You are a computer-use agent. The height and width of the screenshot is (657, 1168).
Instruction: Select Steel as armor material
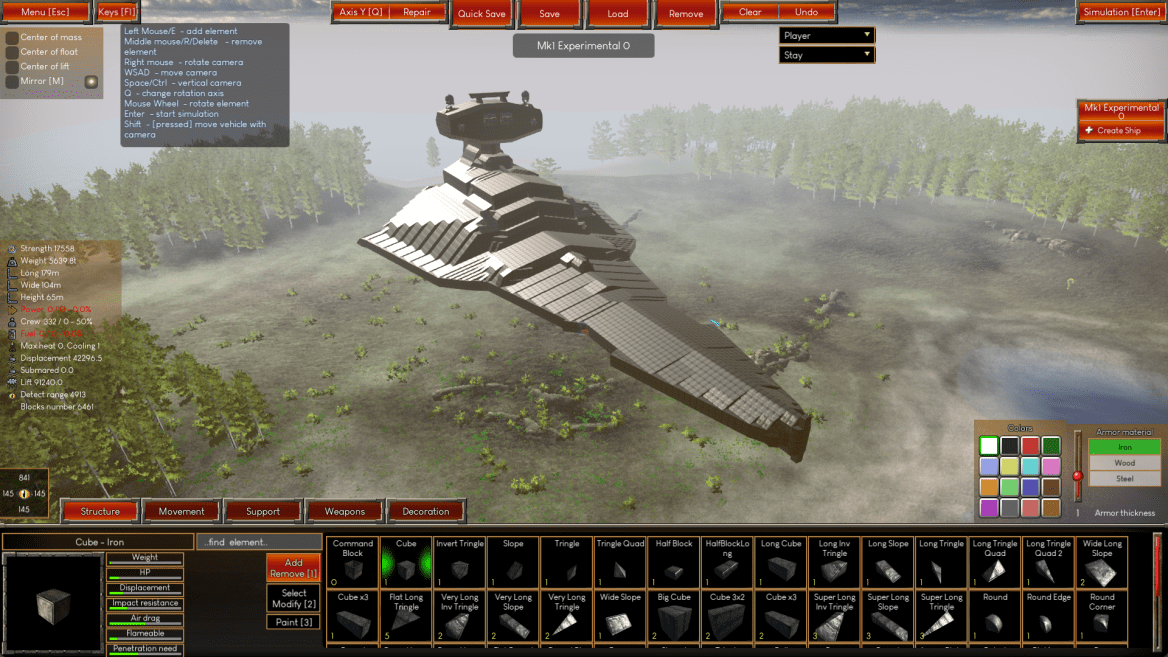click(x=1125, y=479)
